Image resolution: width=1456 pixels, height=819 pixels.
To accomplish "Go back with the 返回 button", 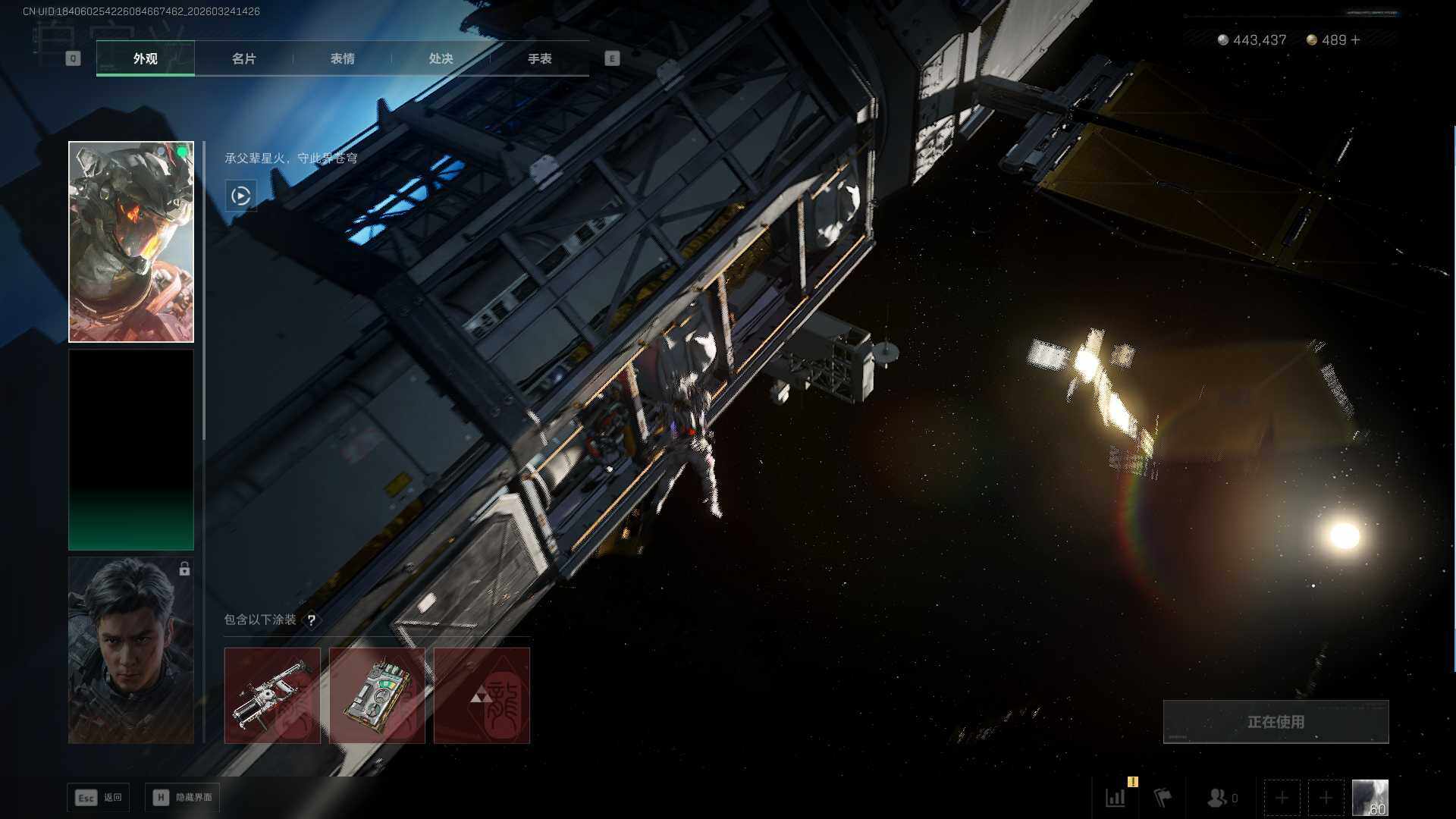I will coord(99,797).
